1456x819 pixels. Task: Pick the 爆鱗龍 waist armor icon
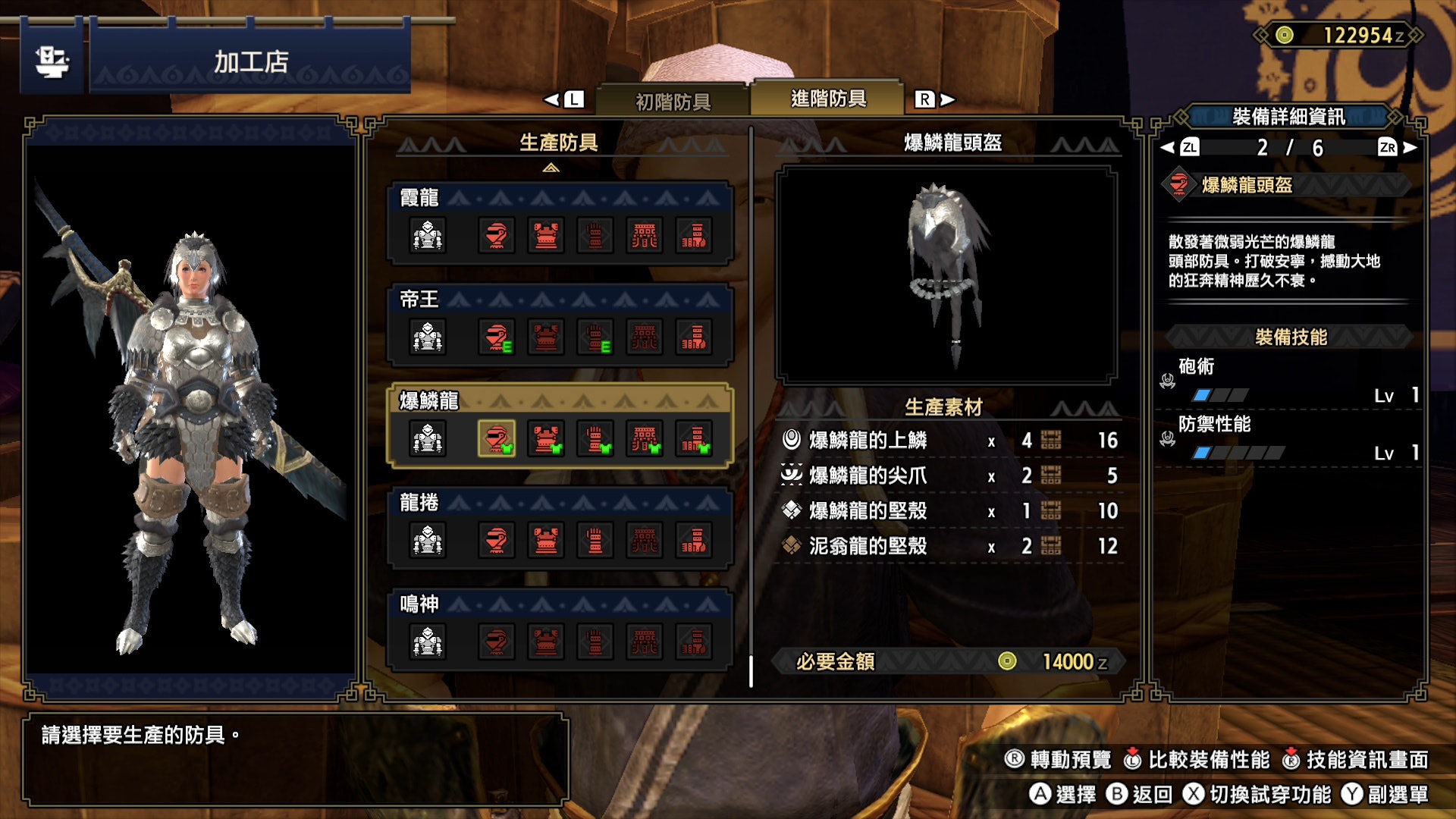point(645,439)
